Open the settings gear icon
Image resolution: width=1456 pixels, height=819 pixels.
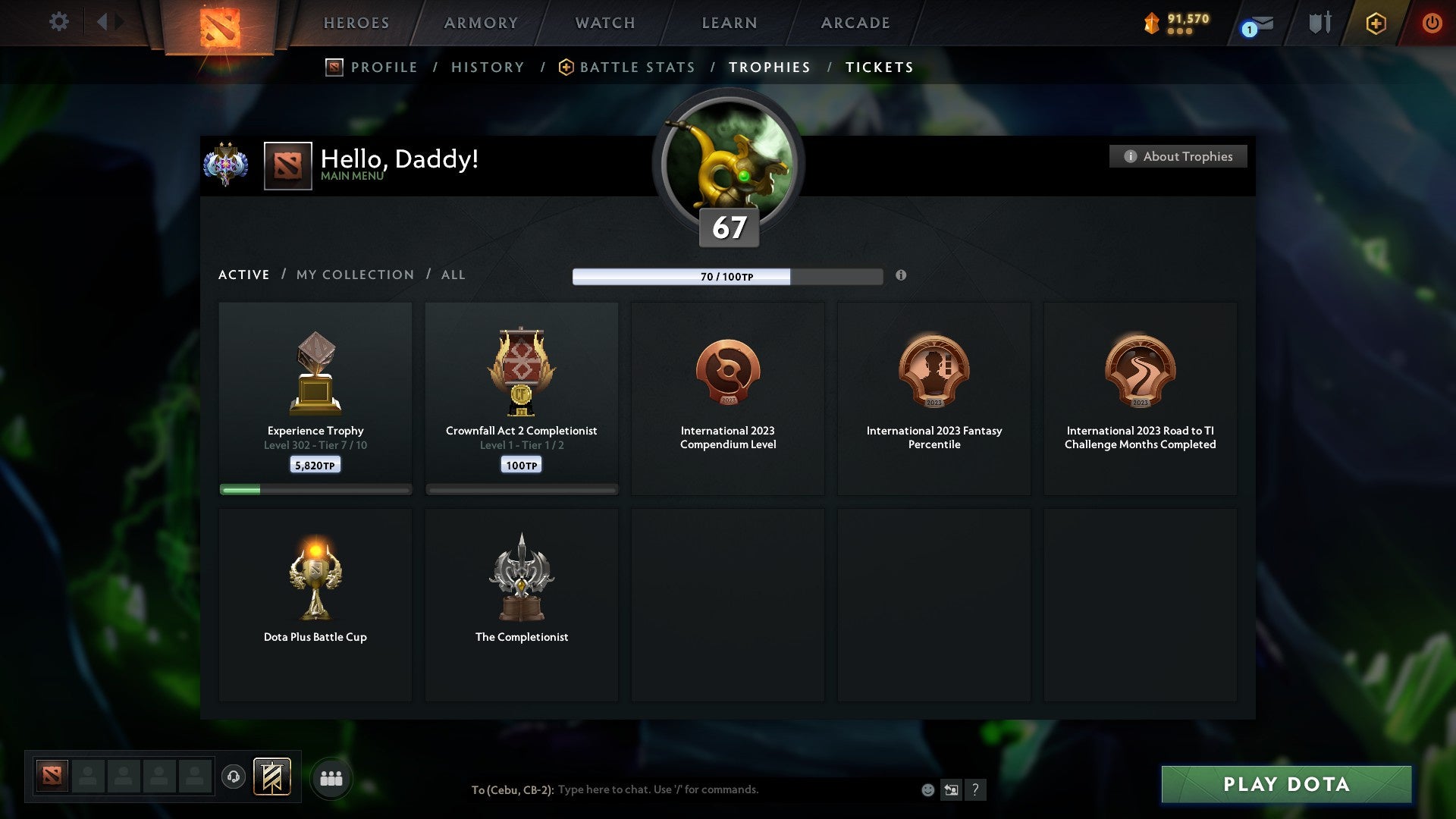58,22
